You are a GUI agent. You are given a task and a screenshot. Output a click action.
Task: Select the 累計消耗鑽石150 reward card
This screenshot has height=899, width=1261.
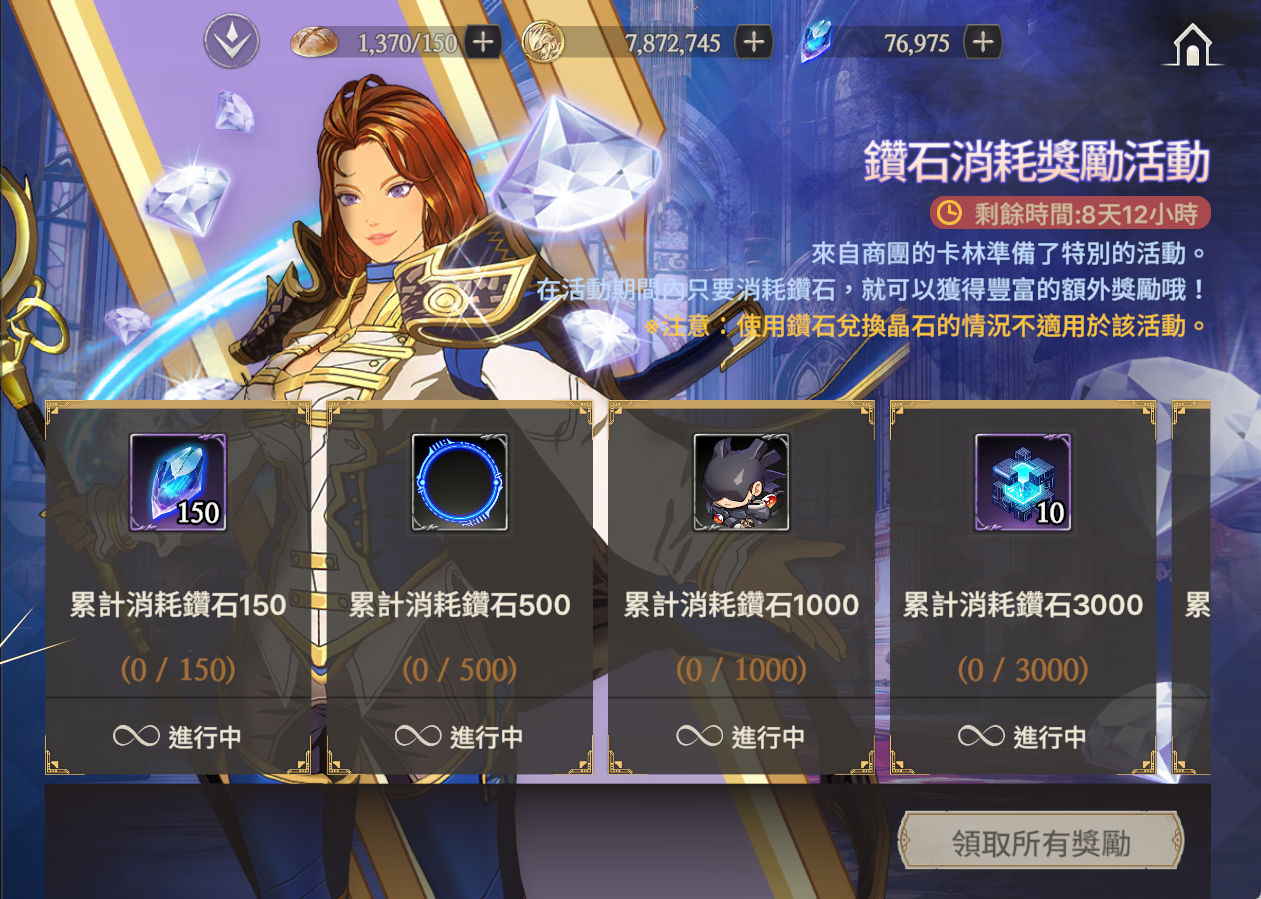pos(178,606)
